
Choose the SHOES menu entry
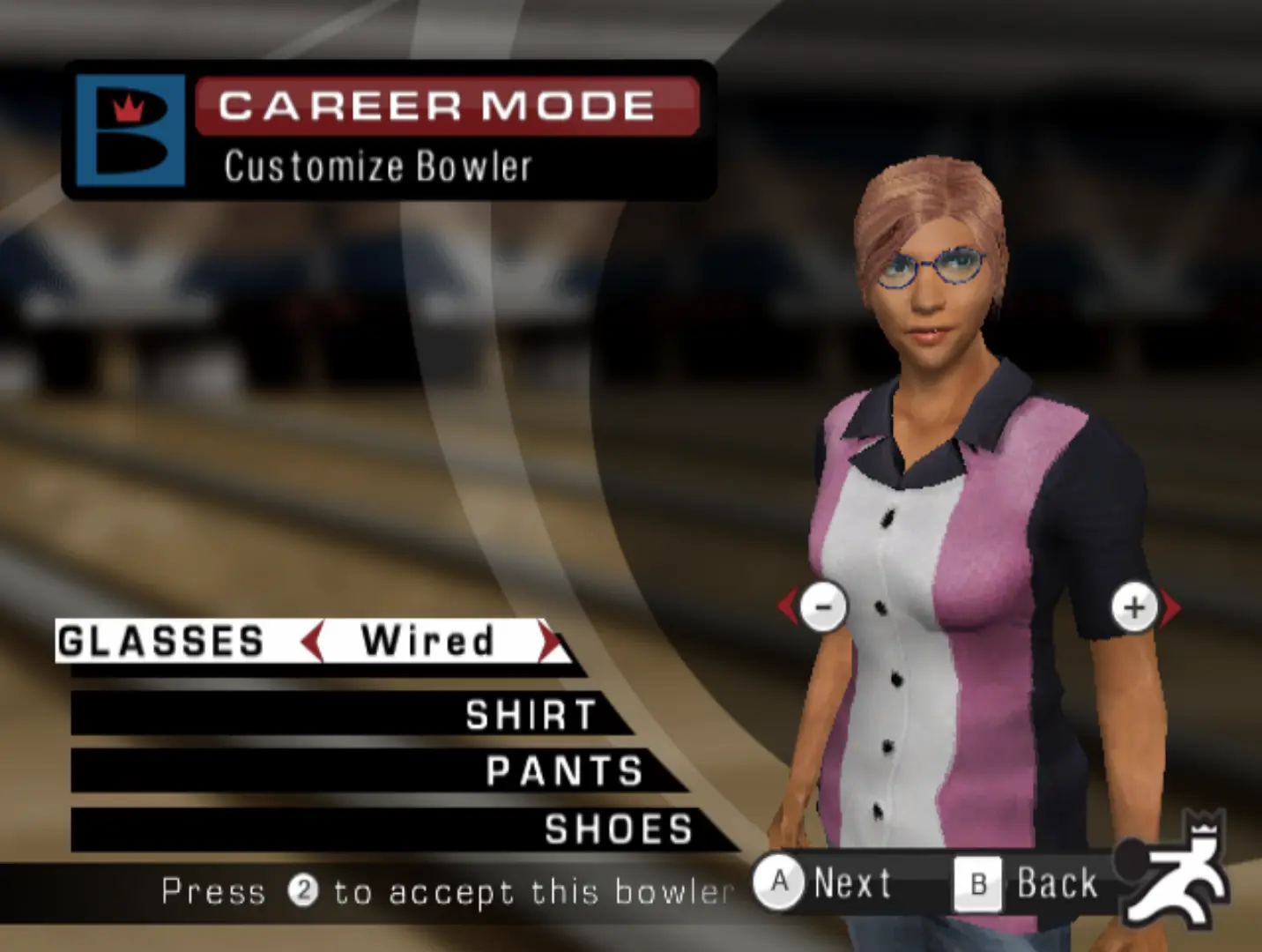coord(619,830)
